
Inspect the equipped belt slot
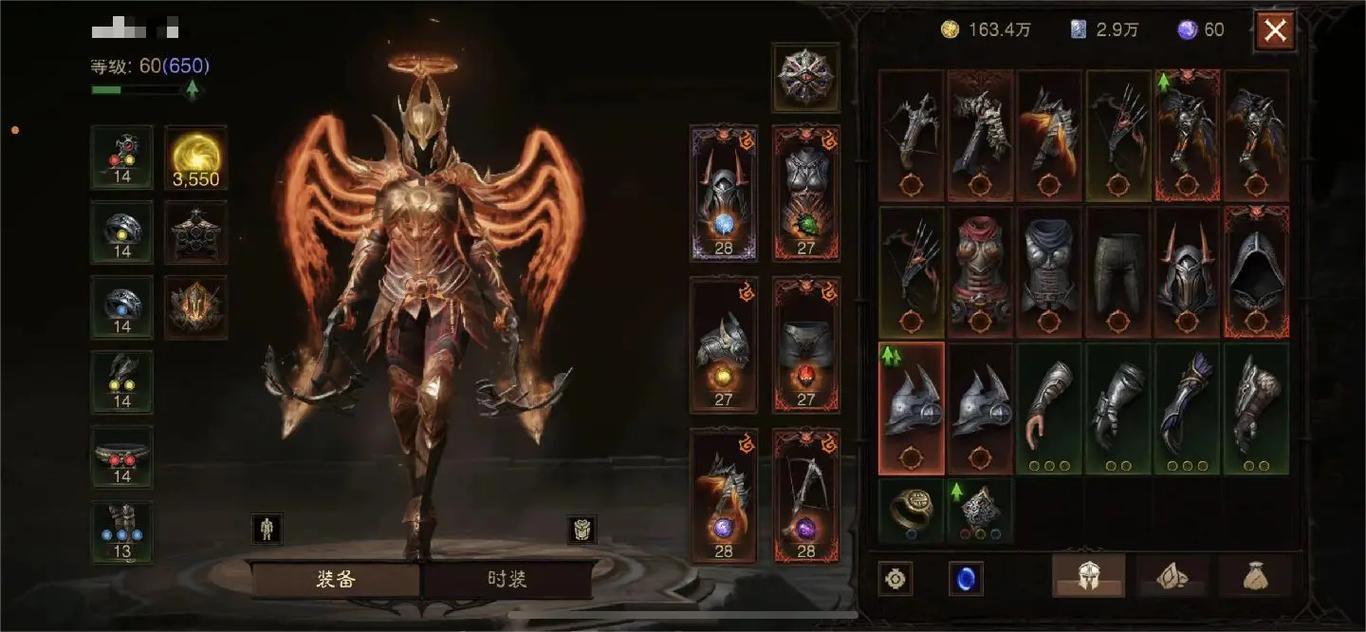coord(122,457)
